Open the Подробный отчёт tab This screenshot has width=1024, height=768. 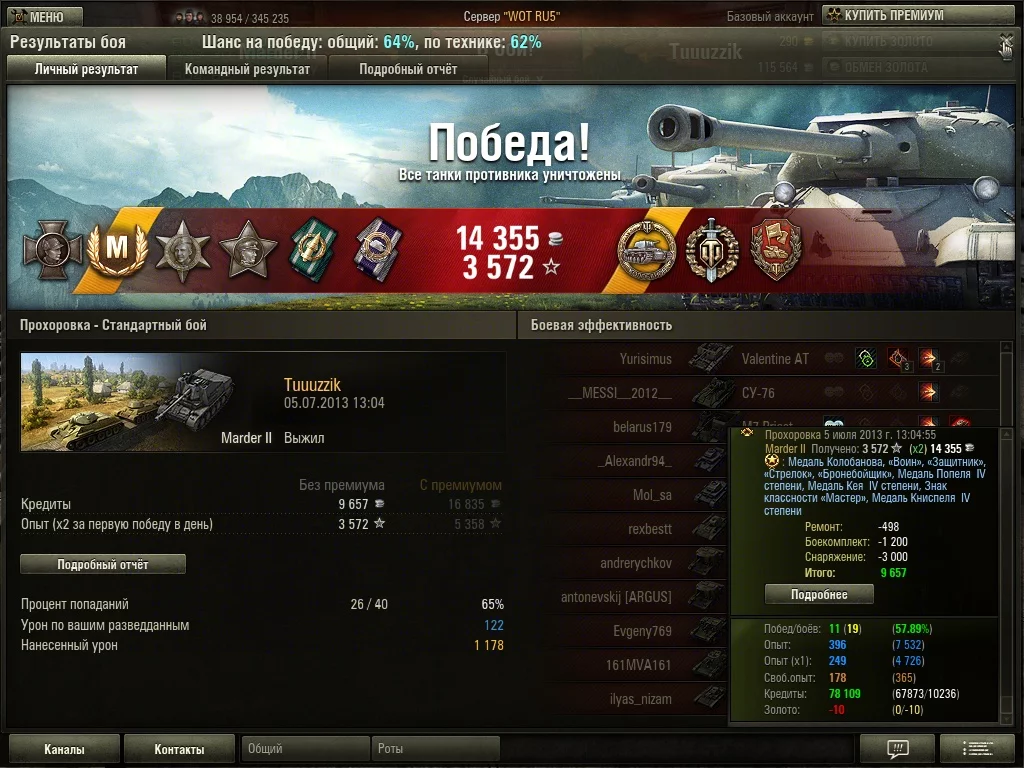408,69
